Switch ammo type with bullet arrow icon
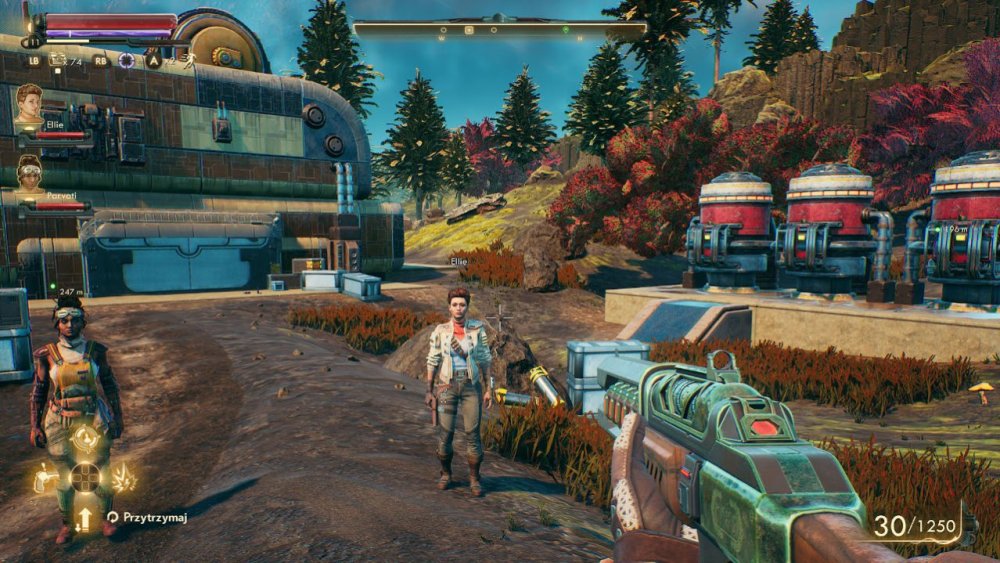Screen dimensions: 1000x563 point(85,518)
